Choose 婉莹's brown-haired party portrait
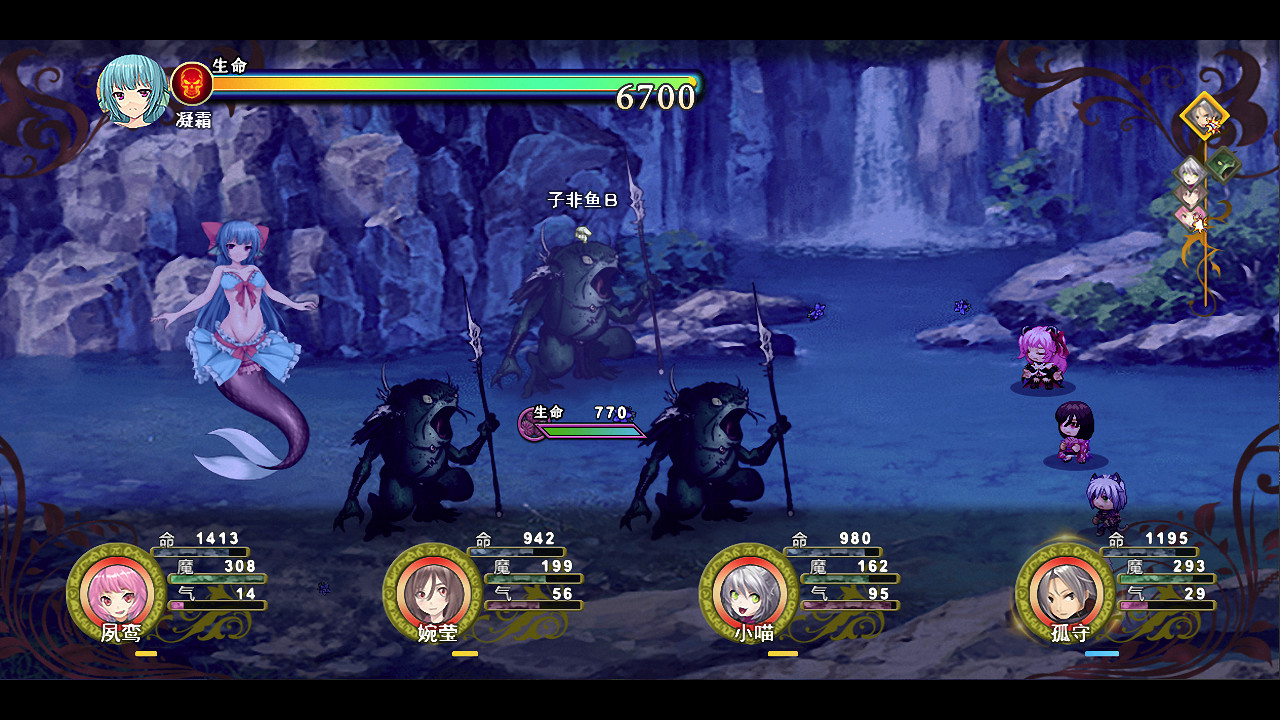This screenshot has height=720, width=1280. [x=433, y=593]
